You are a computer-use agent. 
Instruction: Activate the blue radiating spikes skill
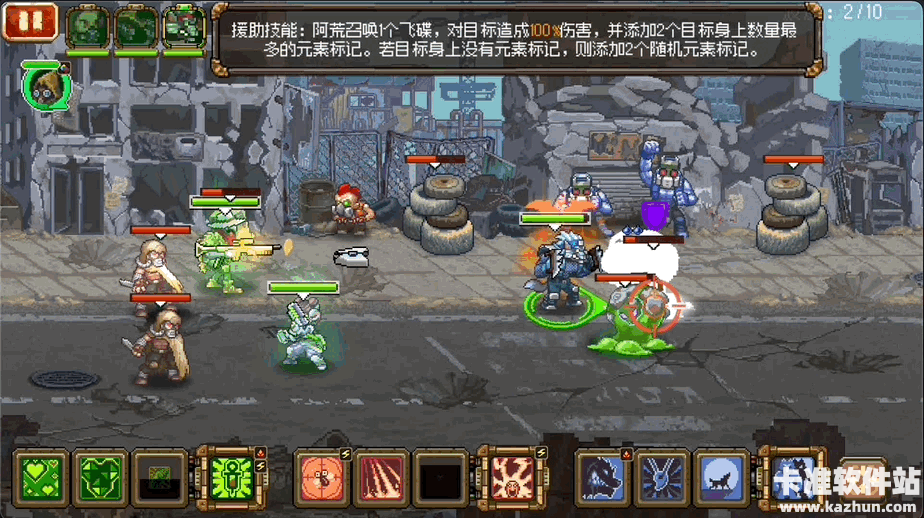pos(663,476)
